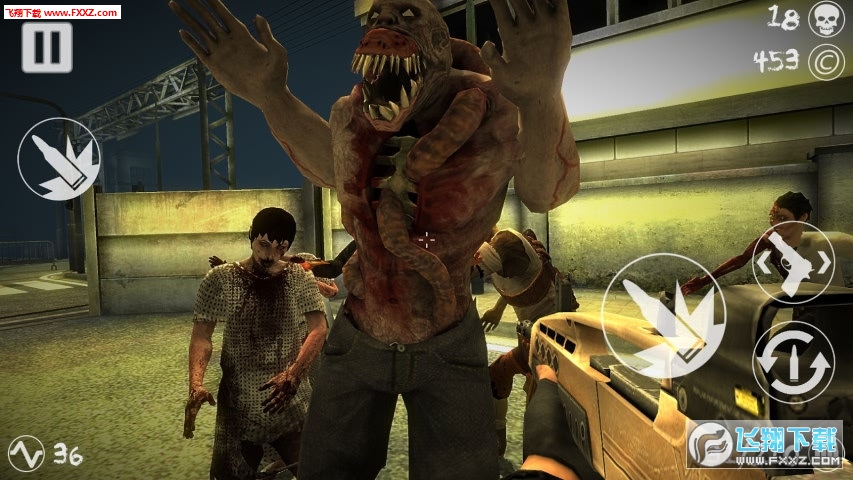Pause the game

coord(47,47)
